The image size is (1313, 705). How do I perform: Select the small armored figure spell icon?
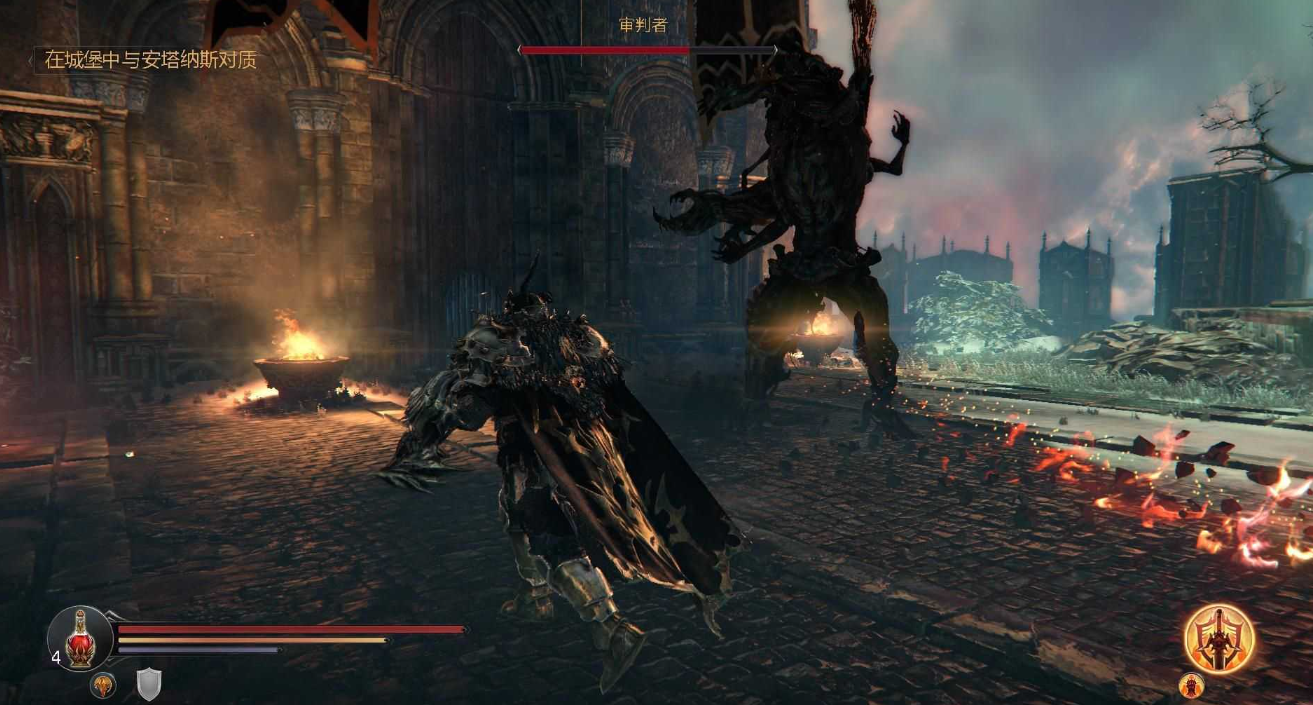(x=1191, y=685)
